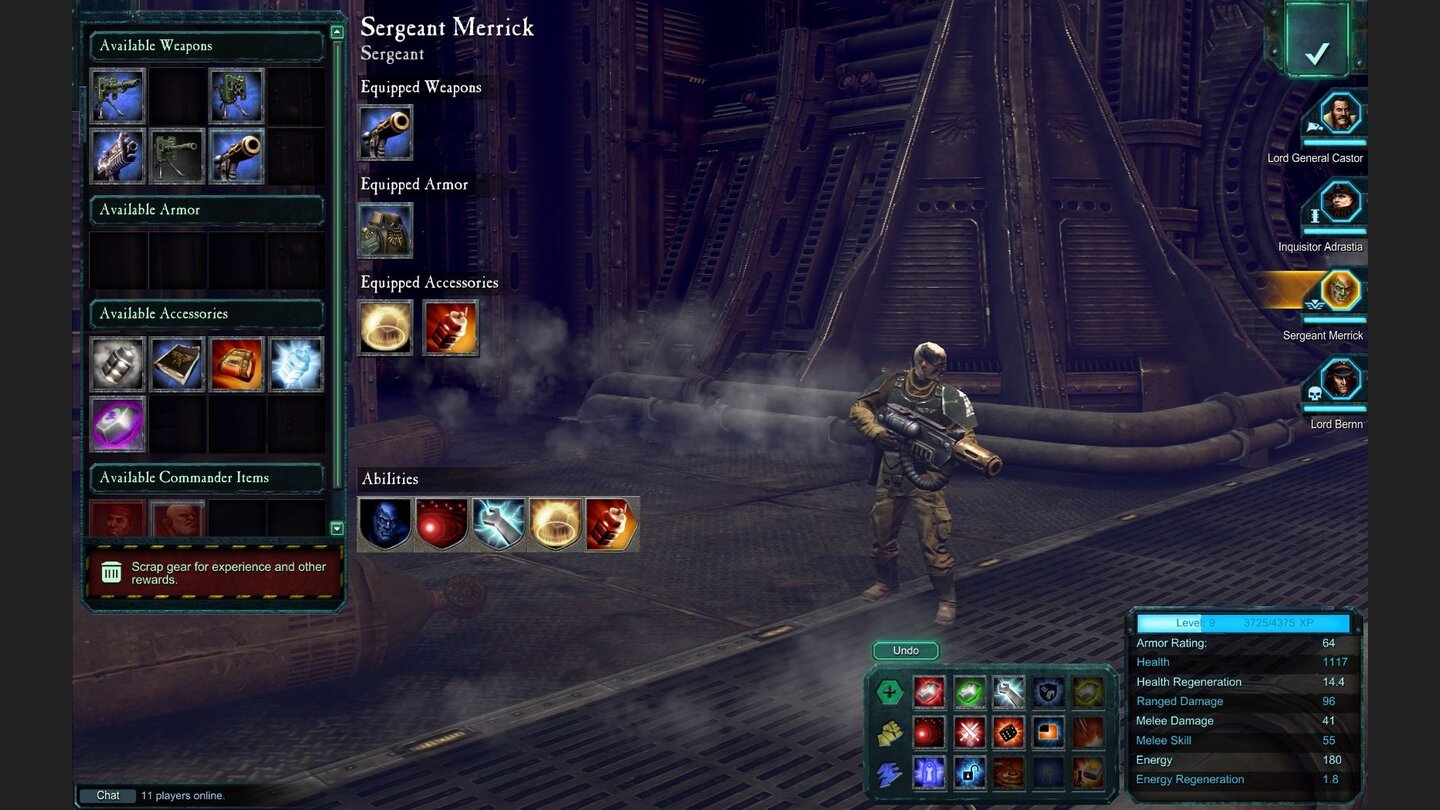1440x810 pixels.
Task: Click the dice trait icon in the trait grid
Action: click(x=1009, y=733)
